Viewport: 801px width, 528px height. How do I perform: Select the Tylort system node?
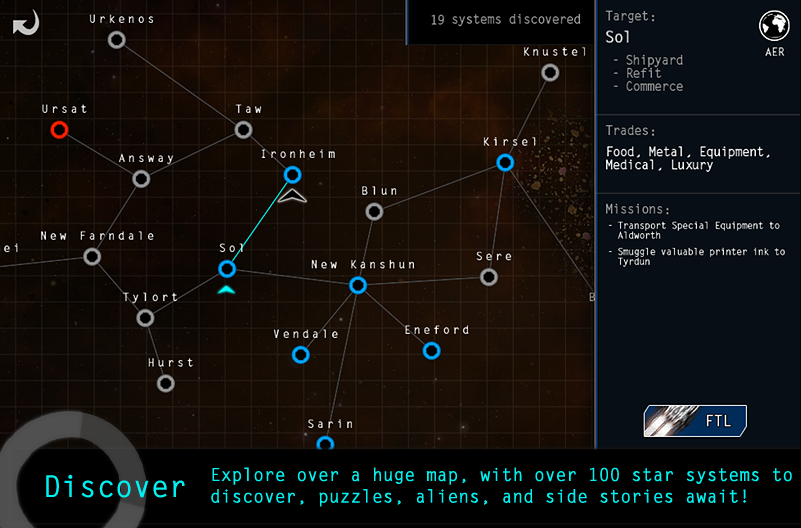pyautogui.click(x=145, y=318)
